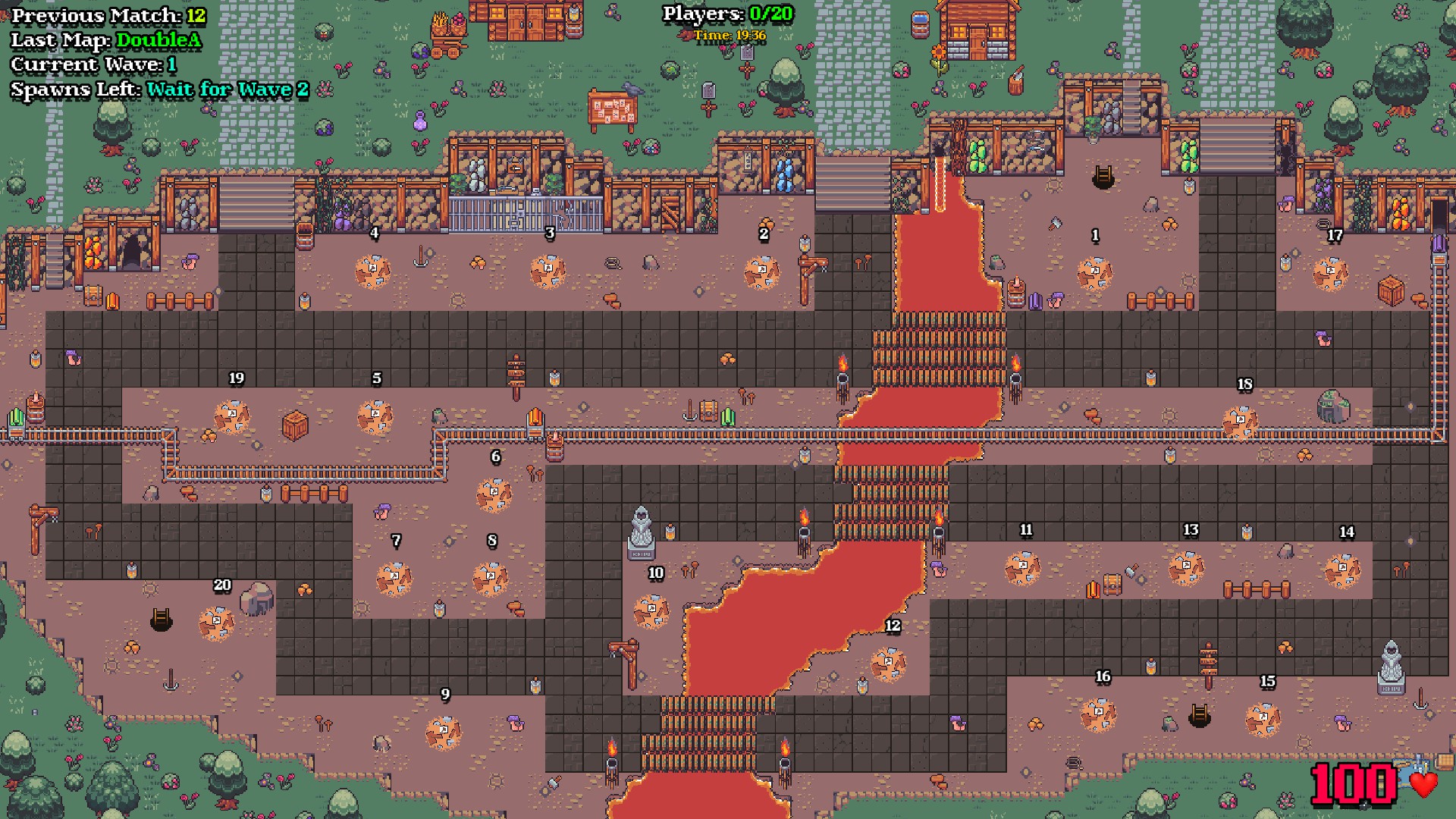Select the plot labeled 7
This screenshot has height=819, width=1456.
[x=394, y=579]
